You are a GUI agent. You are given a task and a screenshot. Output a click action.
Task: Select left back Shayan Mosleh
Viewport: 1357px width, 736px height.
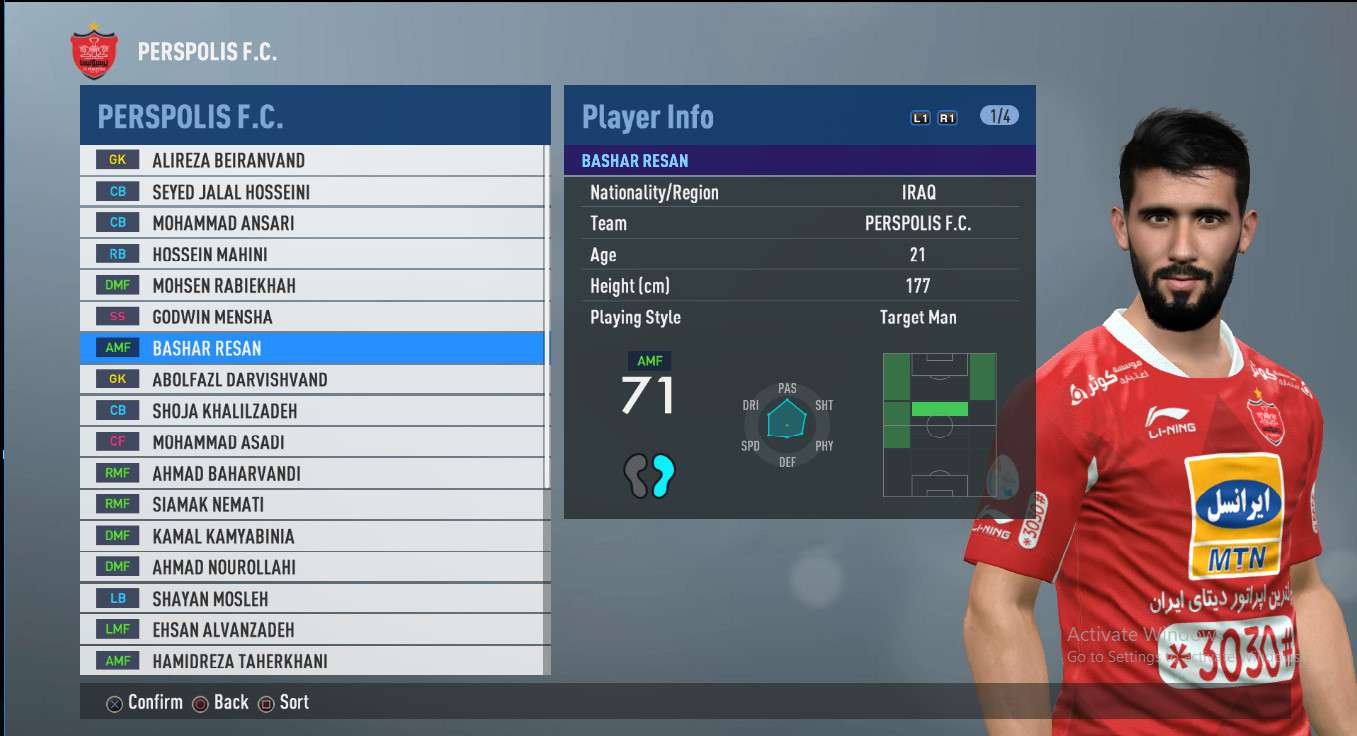coord(210,599)
